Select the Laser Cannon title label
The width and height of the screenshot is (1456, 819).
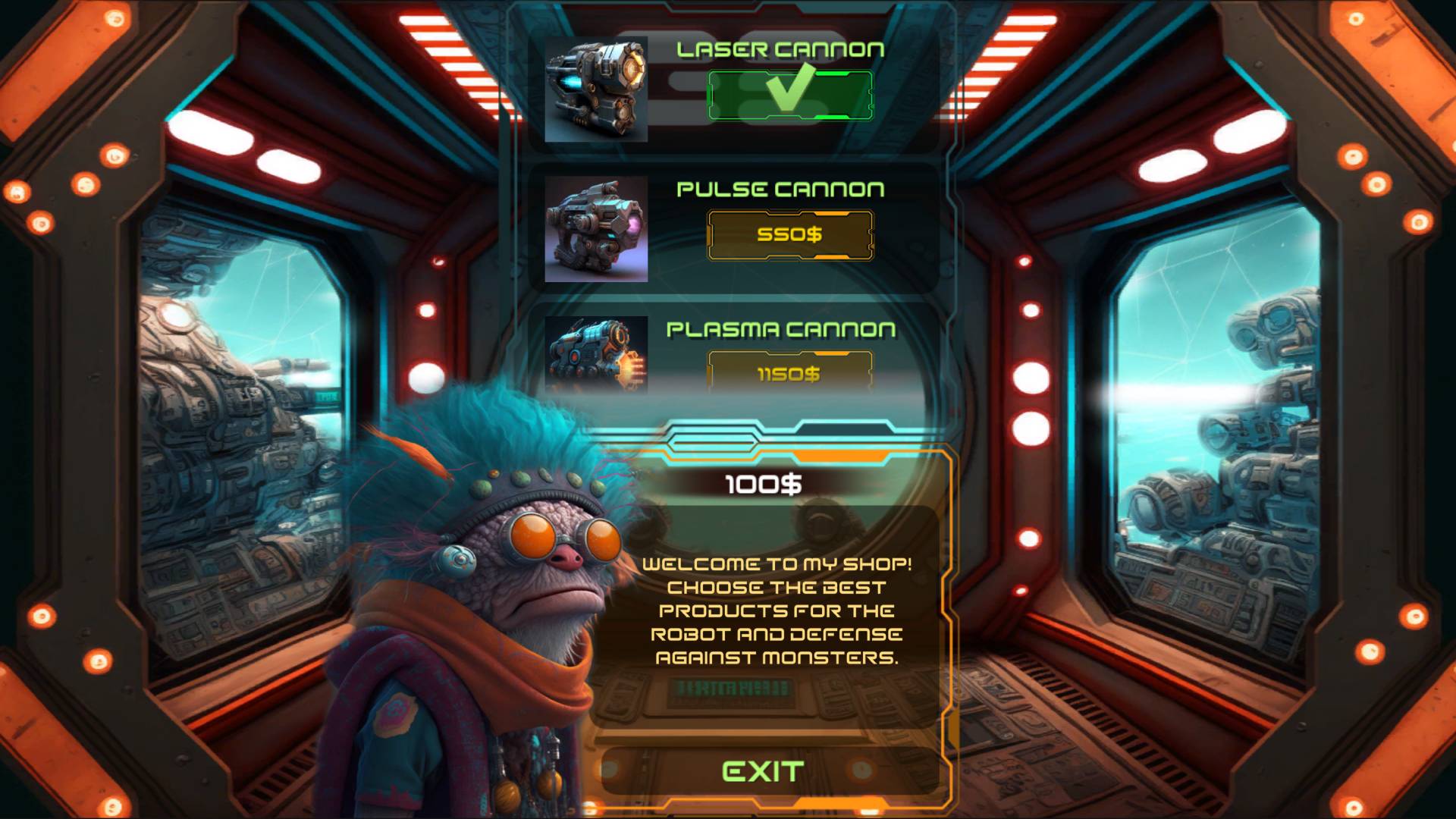click(783, 51)
